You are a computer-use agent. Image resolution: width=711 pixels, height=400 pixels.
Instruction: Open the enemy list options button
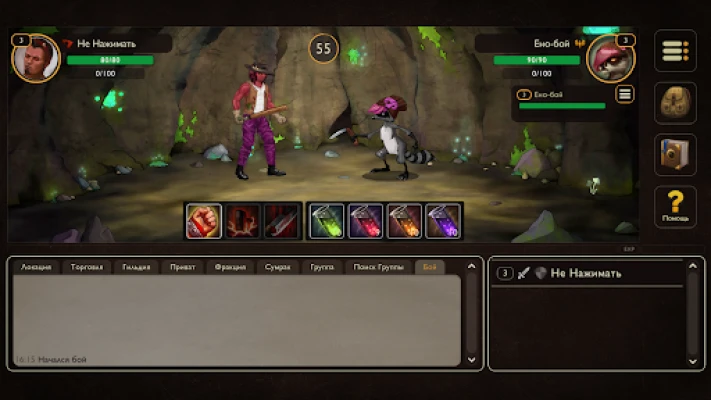point(625,95)
